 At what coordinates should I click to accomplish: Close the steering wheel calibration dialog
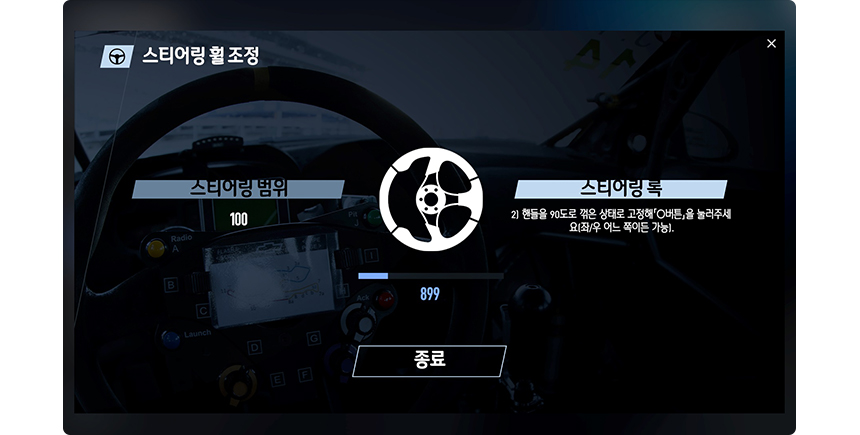[x=771, y=44]
